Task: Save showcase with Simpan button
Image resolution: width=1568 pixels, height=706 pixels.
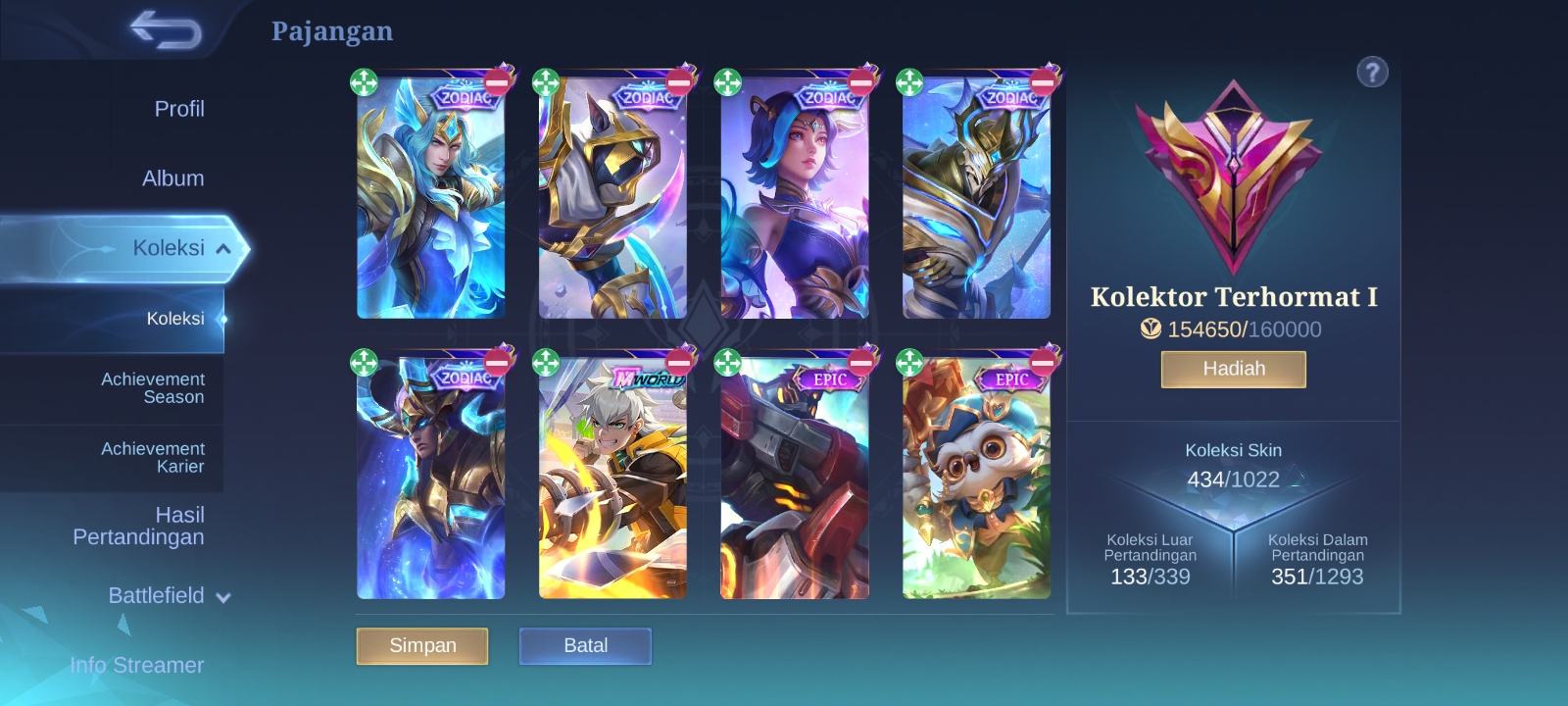Action: tap(422, 646)
